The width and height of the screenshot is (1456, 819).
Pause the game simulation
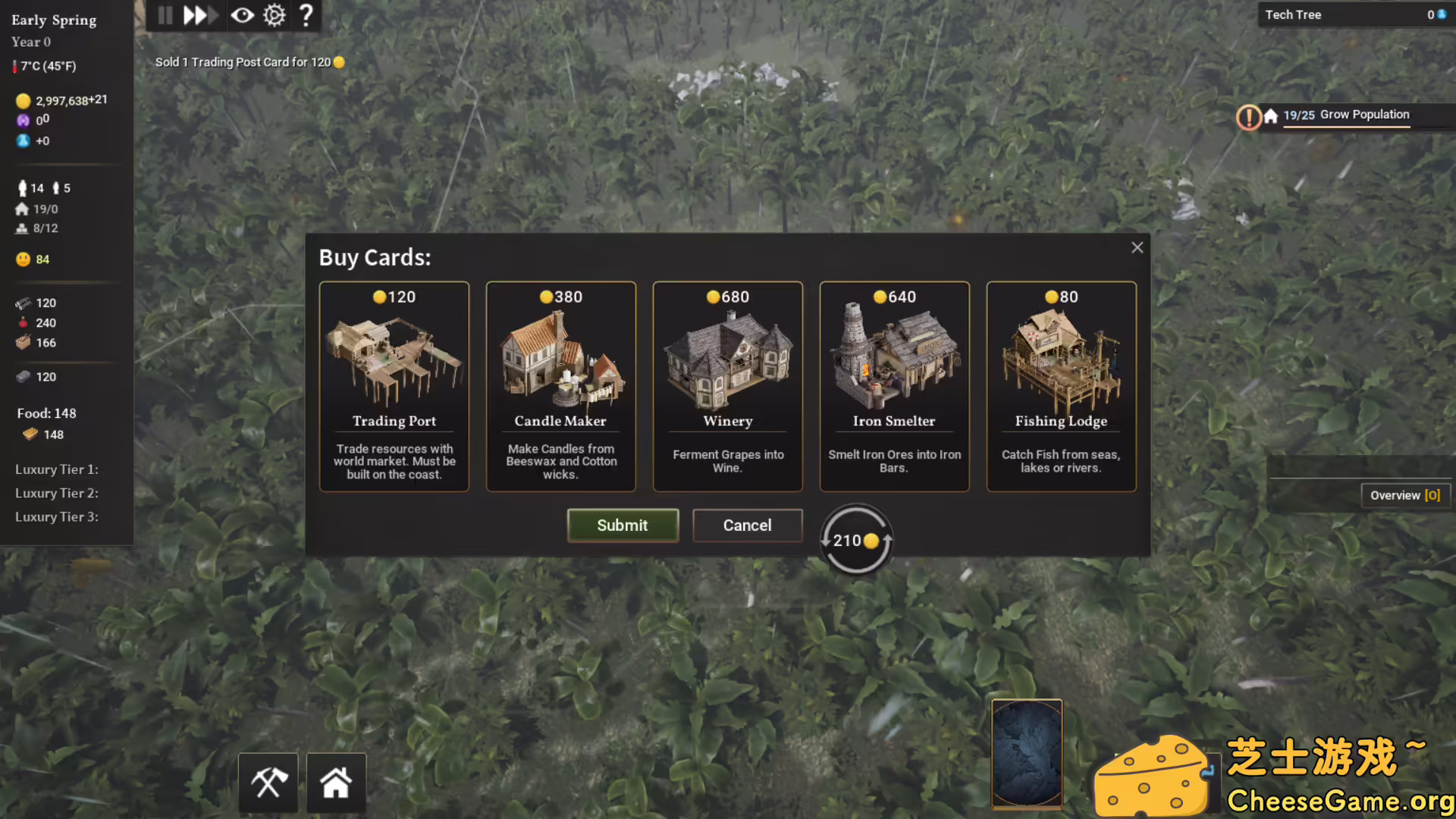click(165, 14)
